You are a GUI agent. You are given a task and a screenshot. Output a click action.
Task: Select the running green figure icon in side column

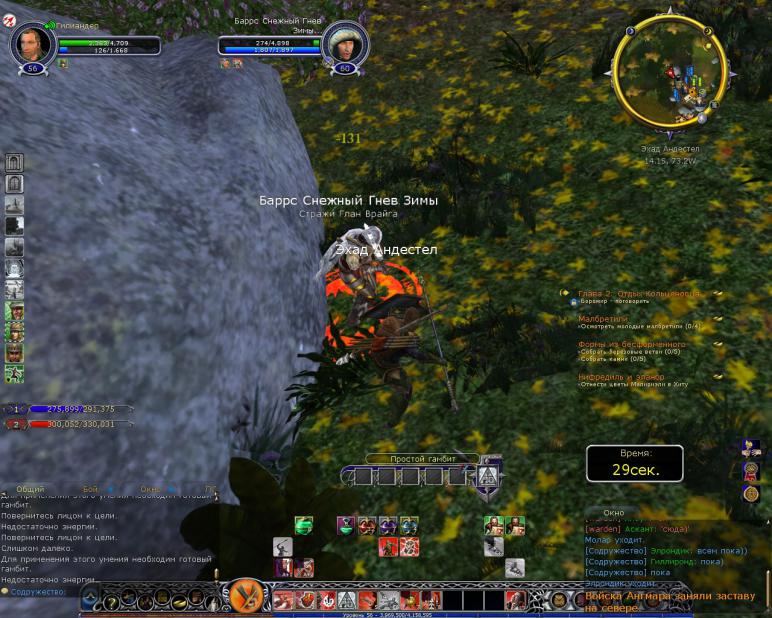tap(14, 374)
